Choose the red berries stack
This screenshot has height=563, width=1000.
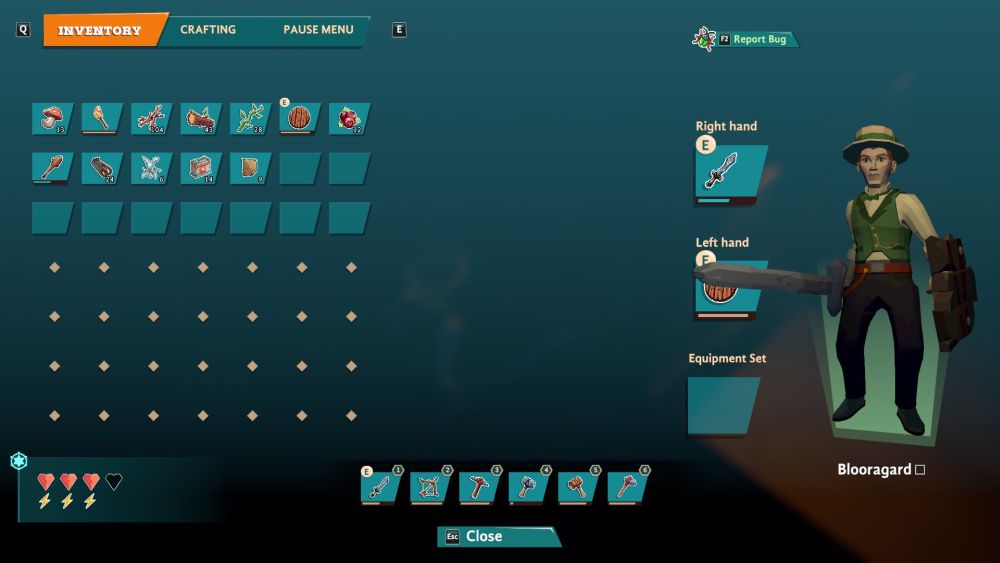tap(350, 119)
